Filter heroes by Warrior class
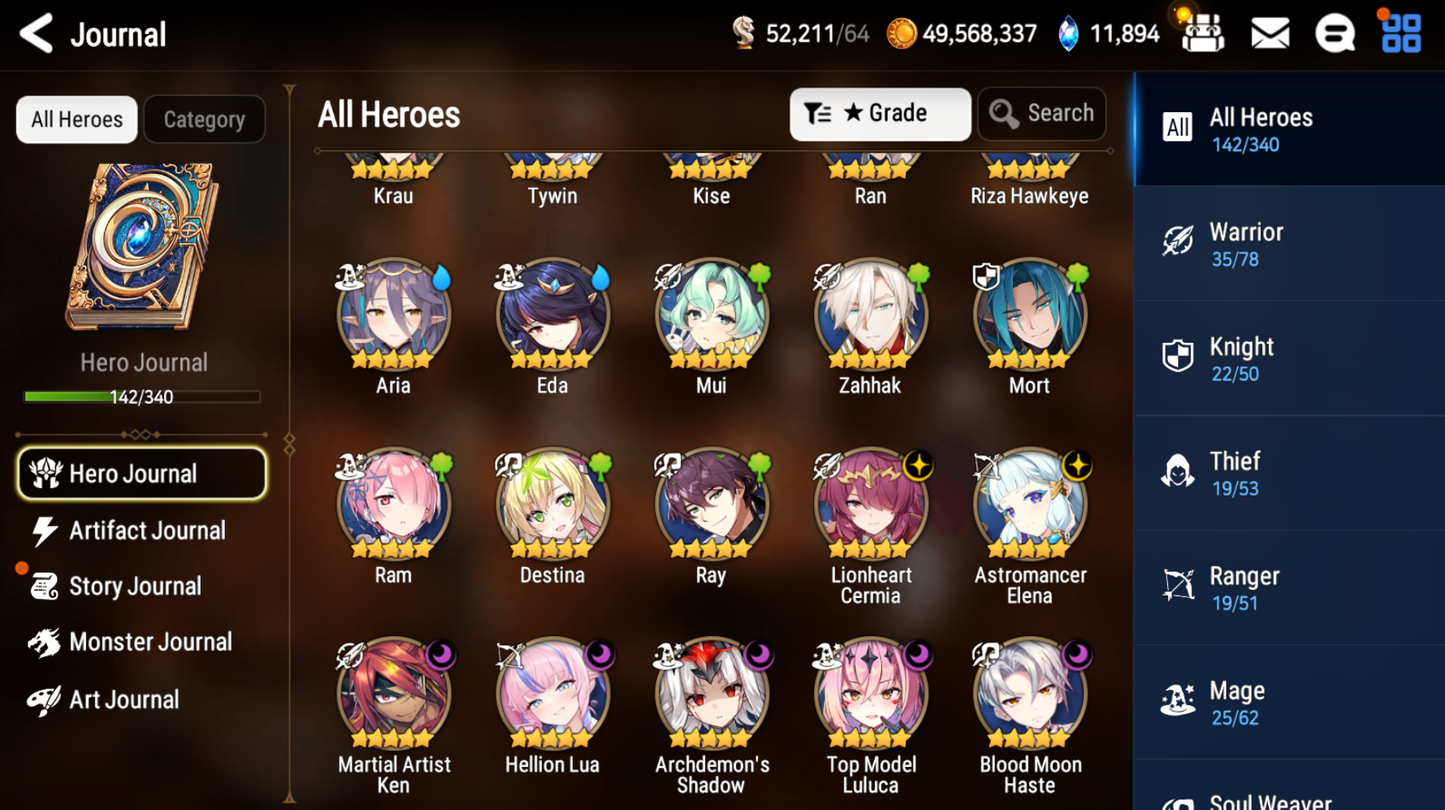 point(1288,244)
